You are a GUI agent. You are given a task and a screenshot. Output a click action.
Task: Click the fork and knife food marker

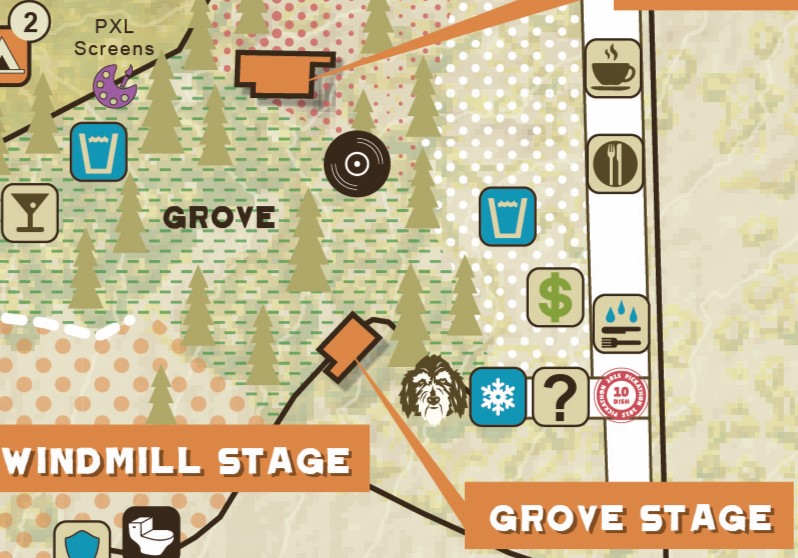pos(614,163)
